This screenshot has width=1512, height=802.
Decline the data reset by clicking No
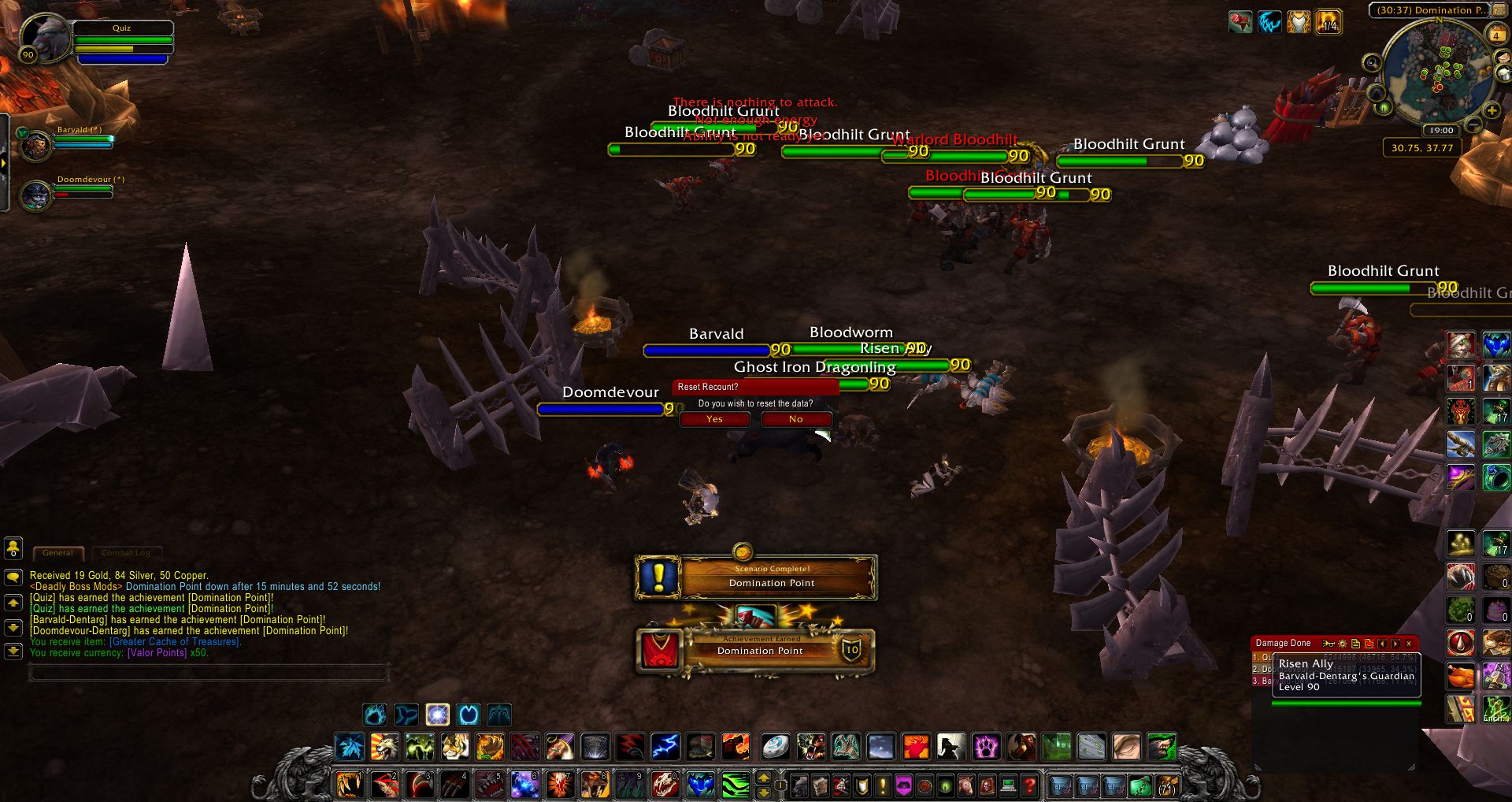click(795, 419)
